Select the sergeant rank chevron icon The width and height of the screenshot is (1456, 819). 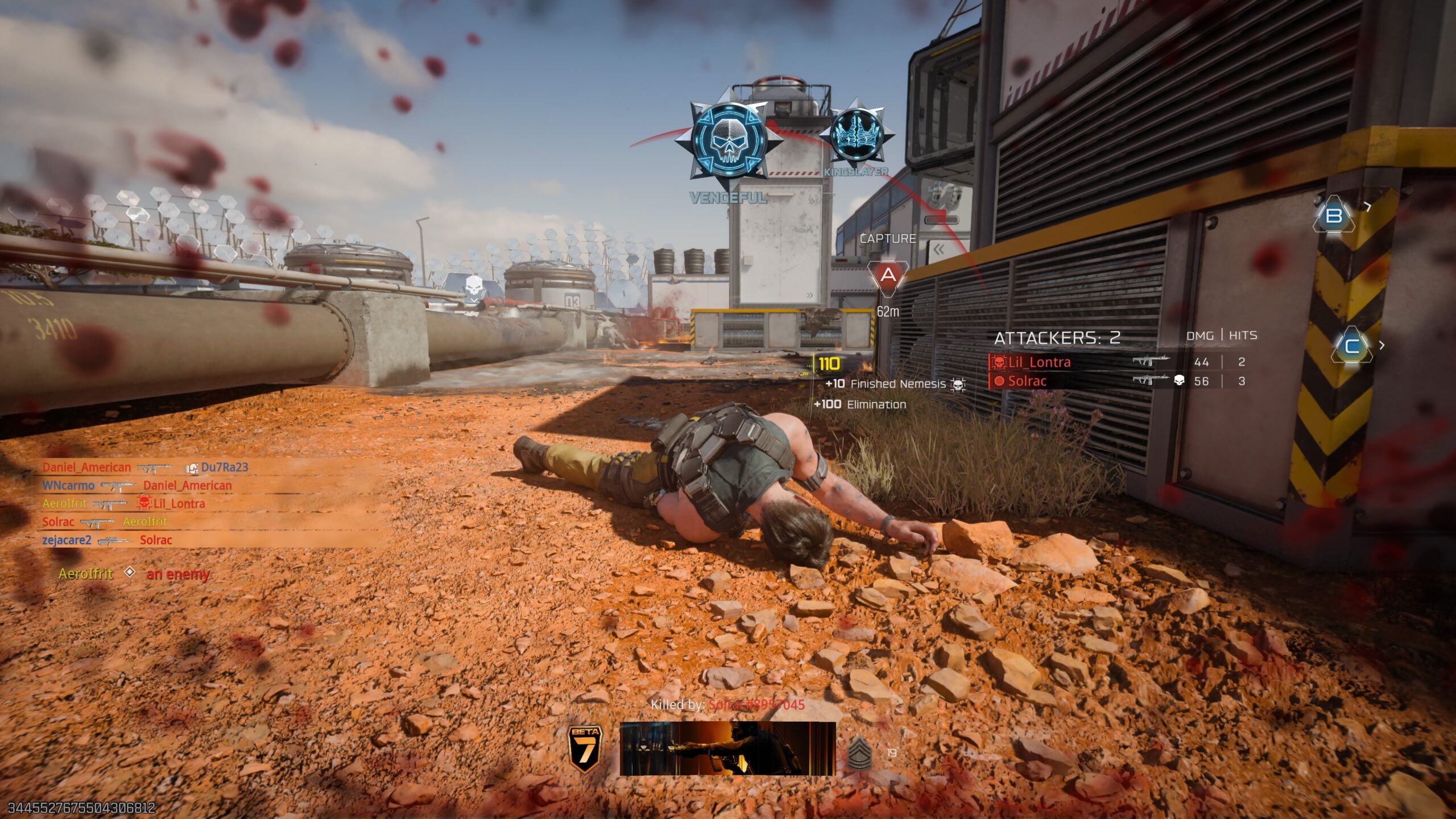[859, 753]
